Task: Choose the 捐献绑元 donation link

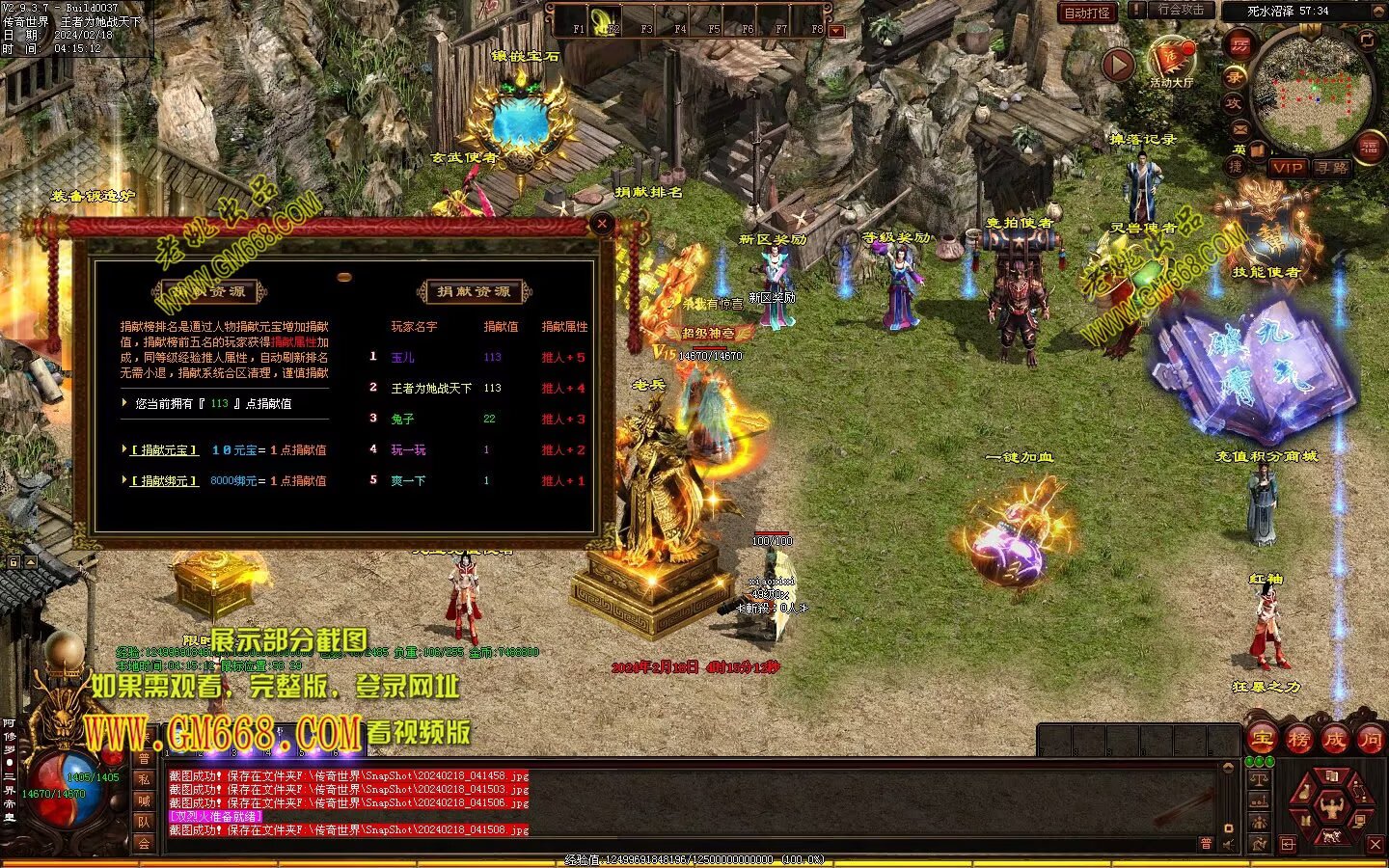Action: pos(165,481)
